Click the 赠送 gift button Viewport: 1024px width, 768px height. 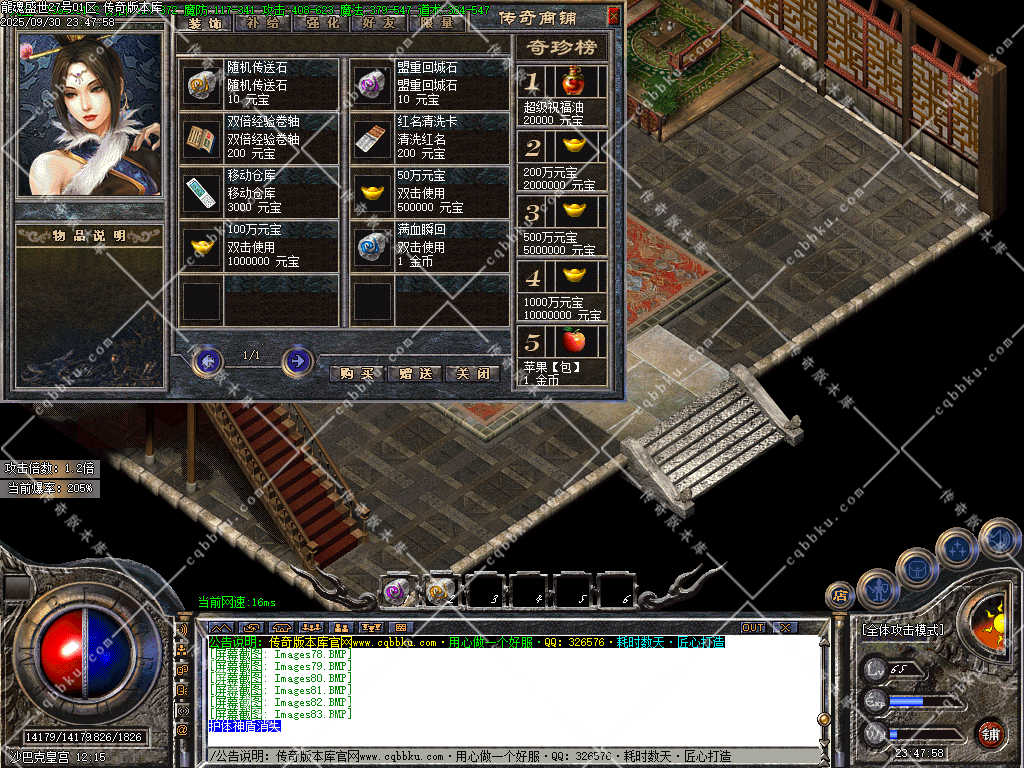coord(415,373)
